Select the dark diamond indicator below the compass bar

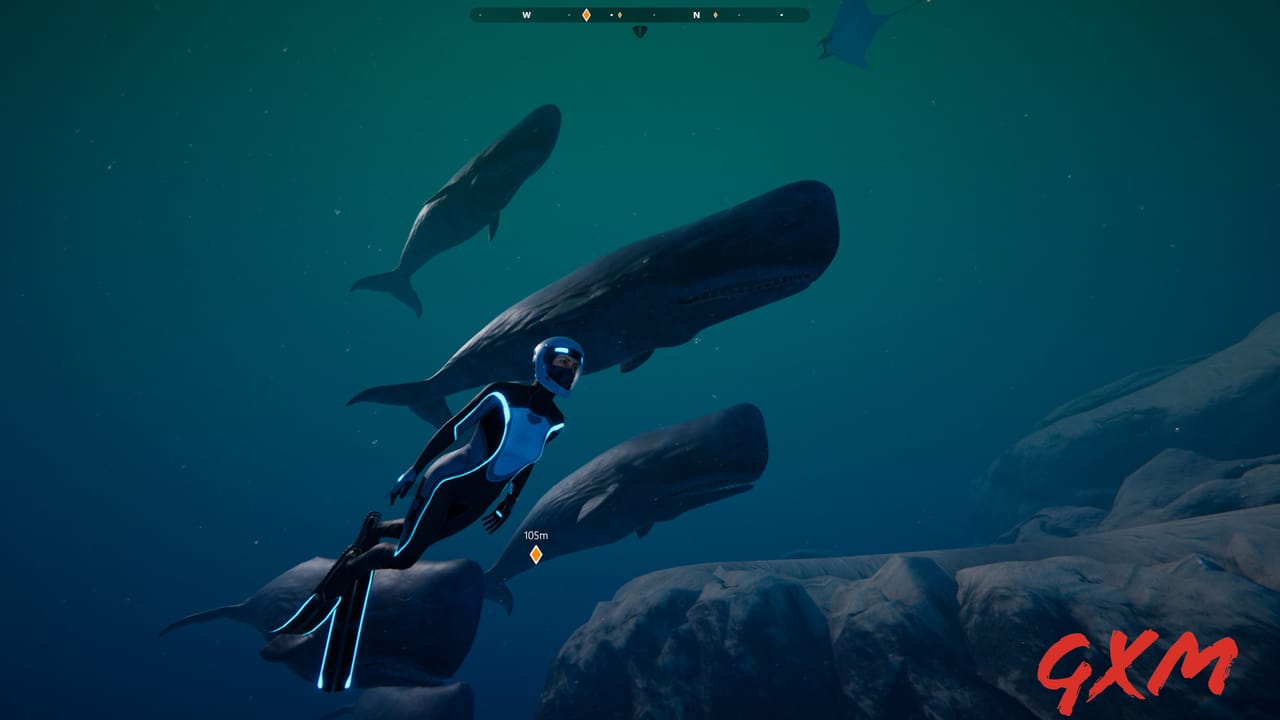pyautogui.click(x=639, y=30)
